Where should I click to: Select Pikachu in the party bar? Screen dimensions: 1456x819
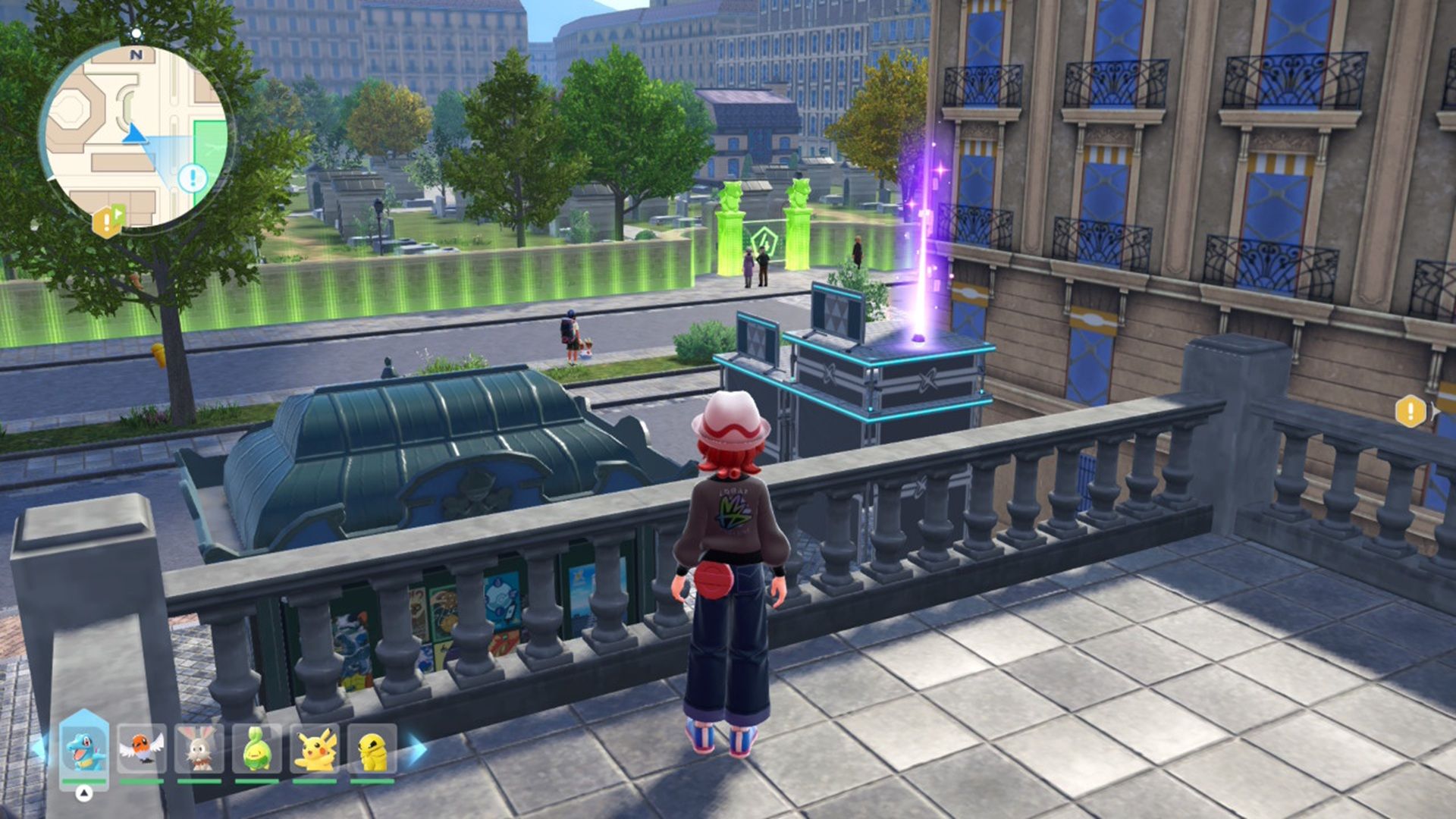(315, 748)
